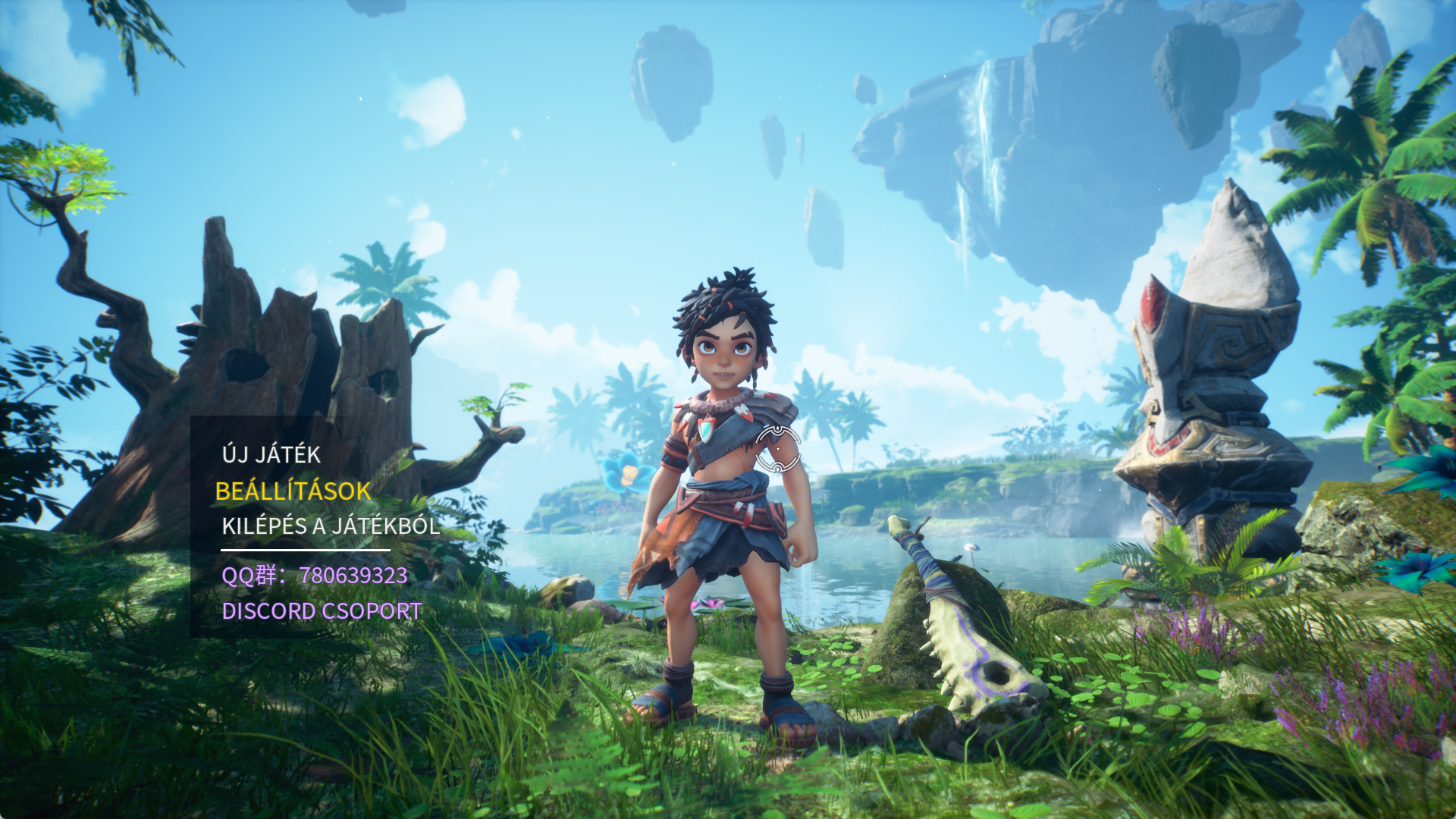This screenshot has width=1456, height=819.
Task: Choose KILÉPÉS A JÁTÉKBÓL to quit
Action: 331,526
